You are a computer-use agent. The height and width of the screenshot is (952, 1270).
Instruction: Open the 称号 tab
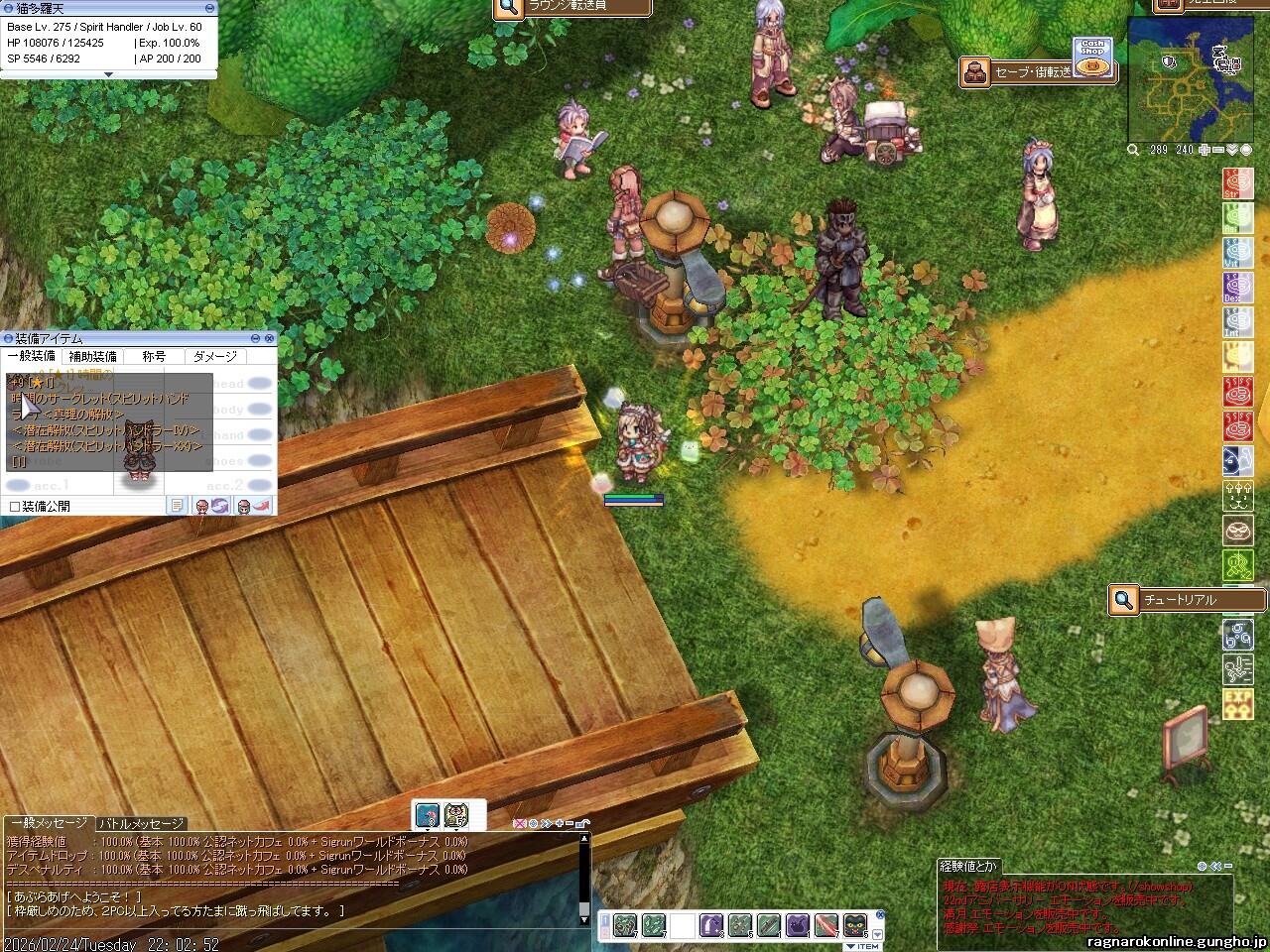(154, 356)
